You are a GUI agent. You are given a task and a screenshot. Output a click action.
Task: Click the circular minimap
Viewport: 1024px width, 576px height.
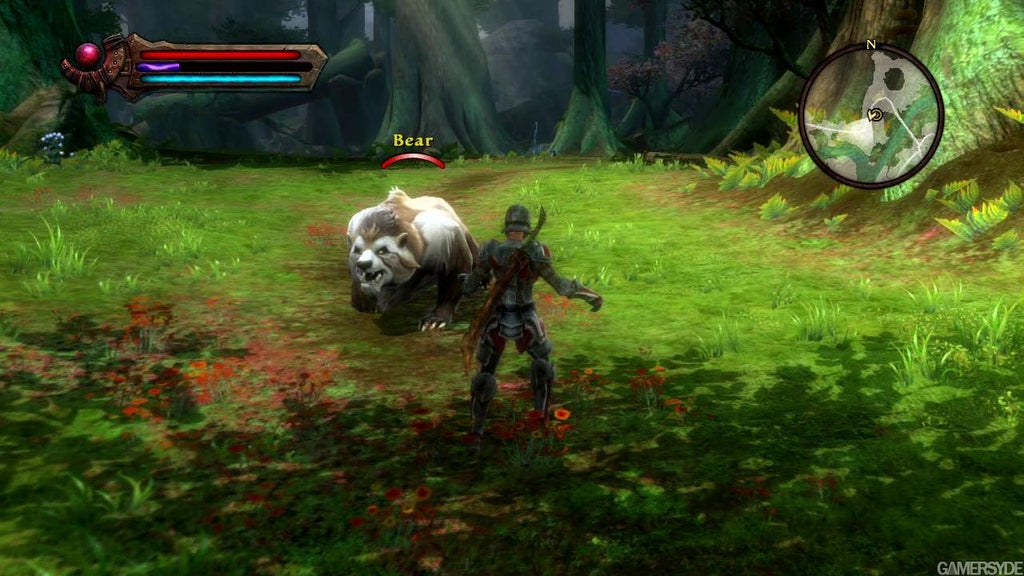pos(871,115)
